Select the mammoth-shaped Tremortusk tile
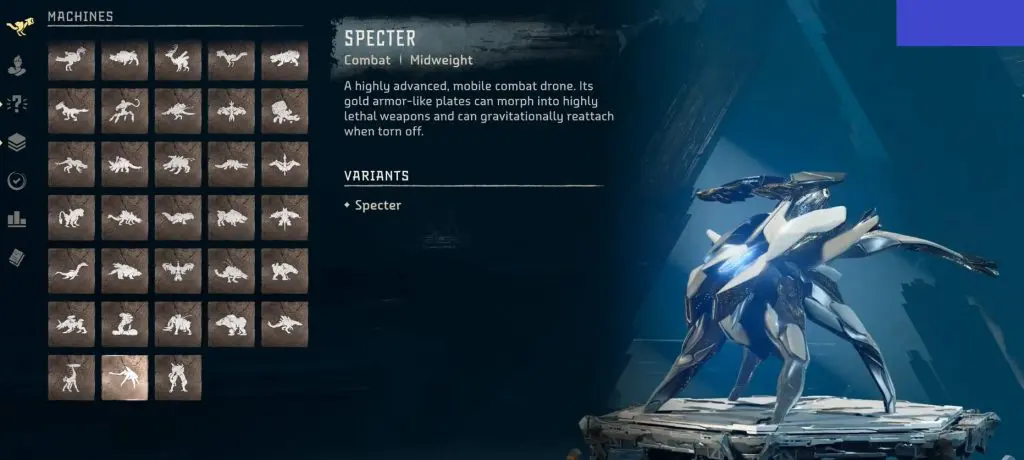 click(x=178, y=324)
